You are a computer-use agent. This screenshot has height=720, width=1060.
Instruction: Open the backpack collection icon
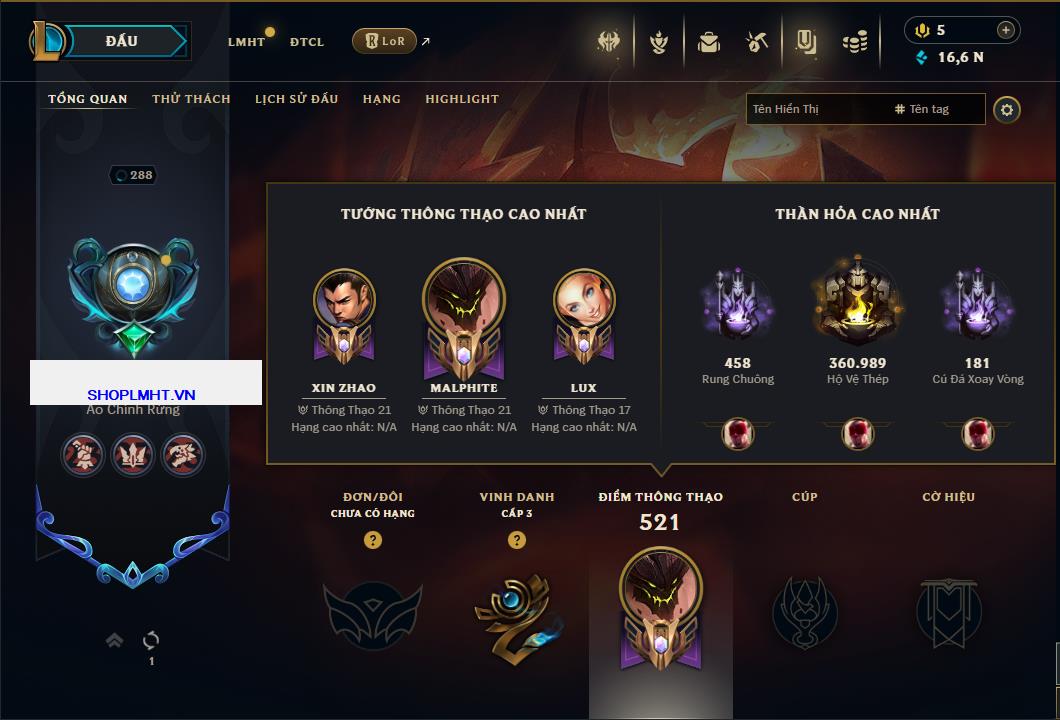(x=709, y=42)
